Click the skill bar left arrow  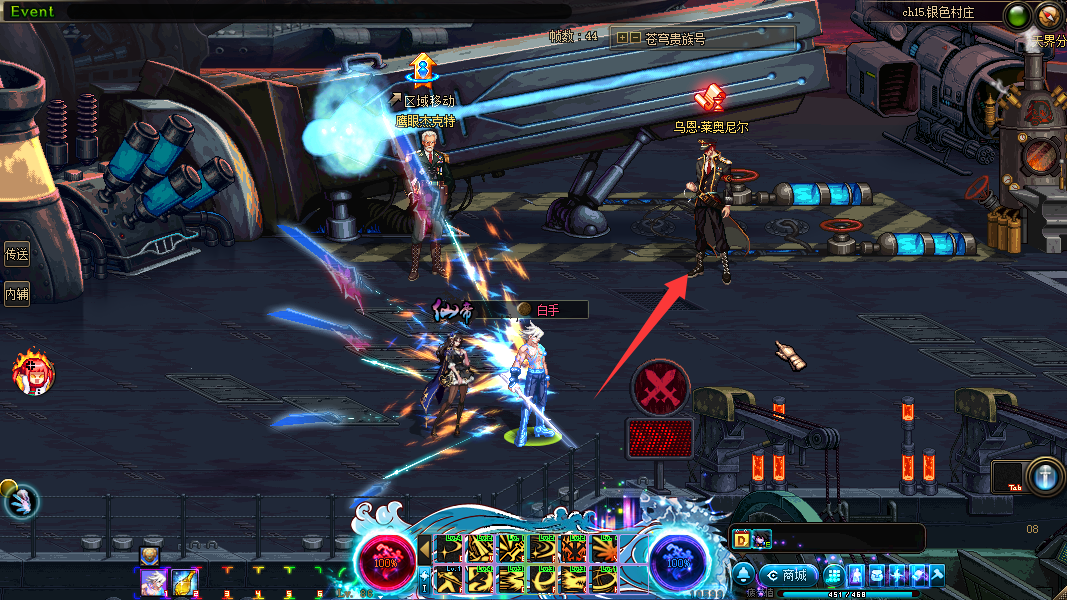(425, 548)
